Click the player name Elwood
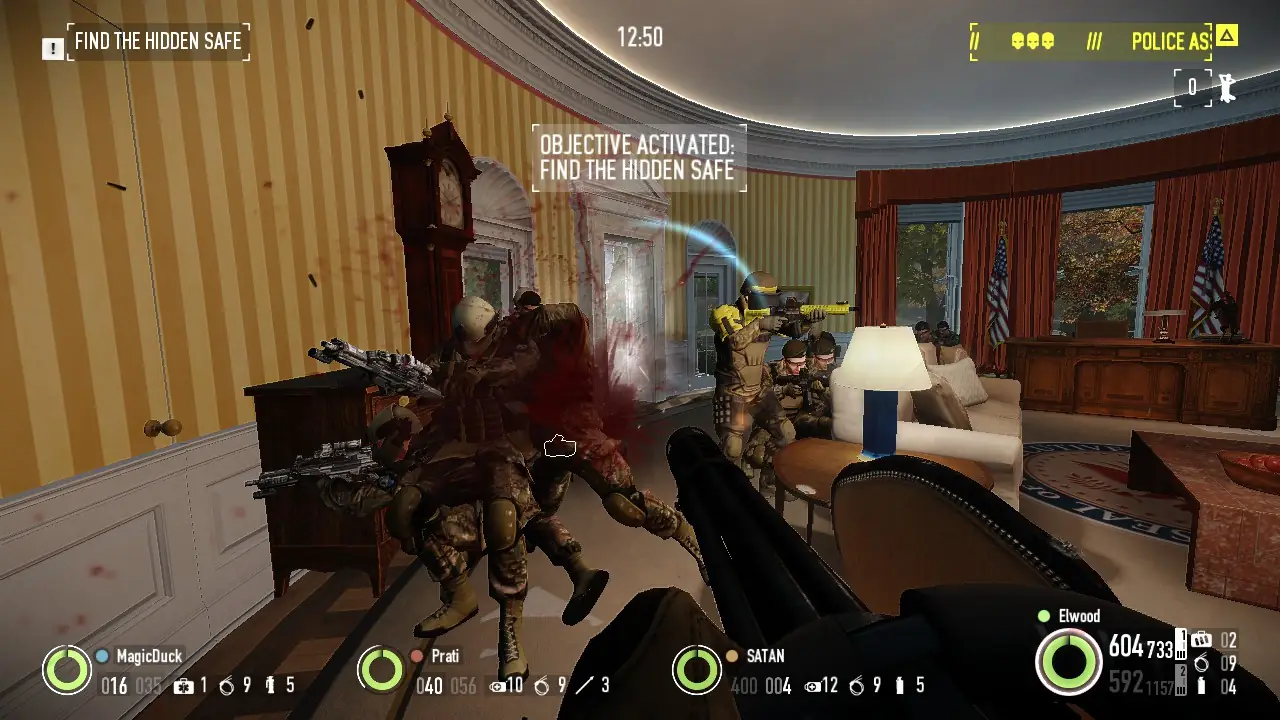 pos(1080,615)
